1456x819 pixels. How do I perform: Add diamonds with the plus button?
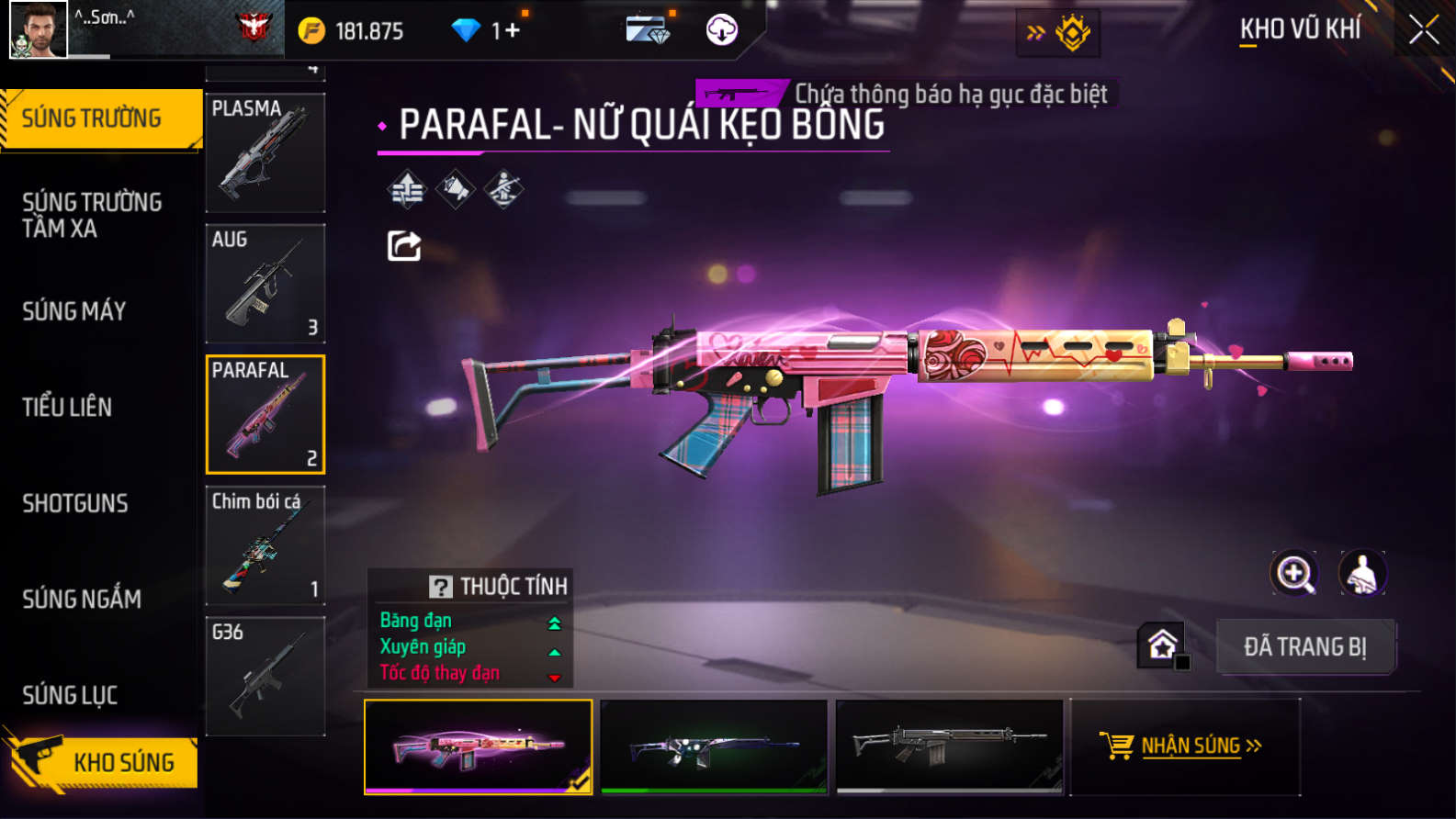[512, 30]
